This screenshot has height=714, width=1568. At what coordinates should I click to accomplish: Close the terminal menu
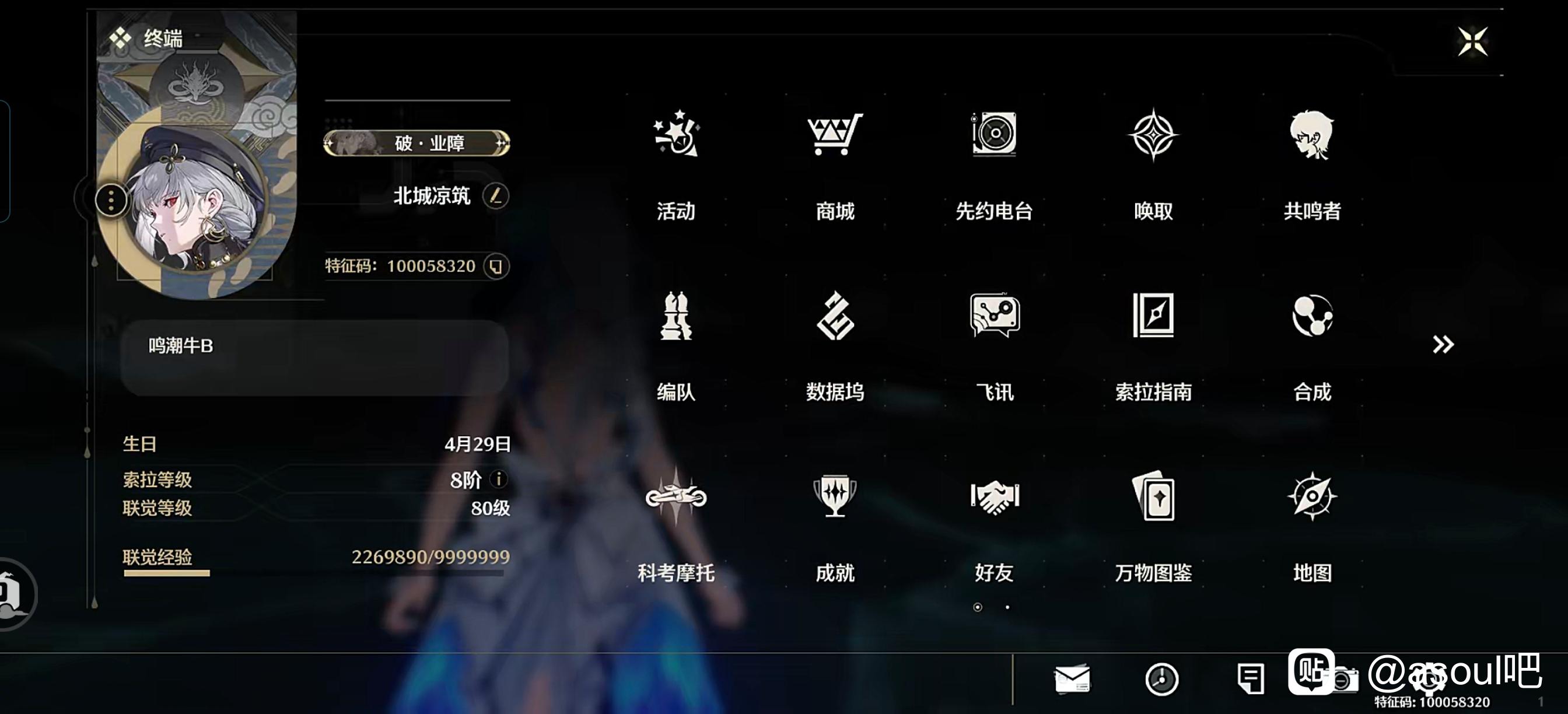[x=1472, y=41]
